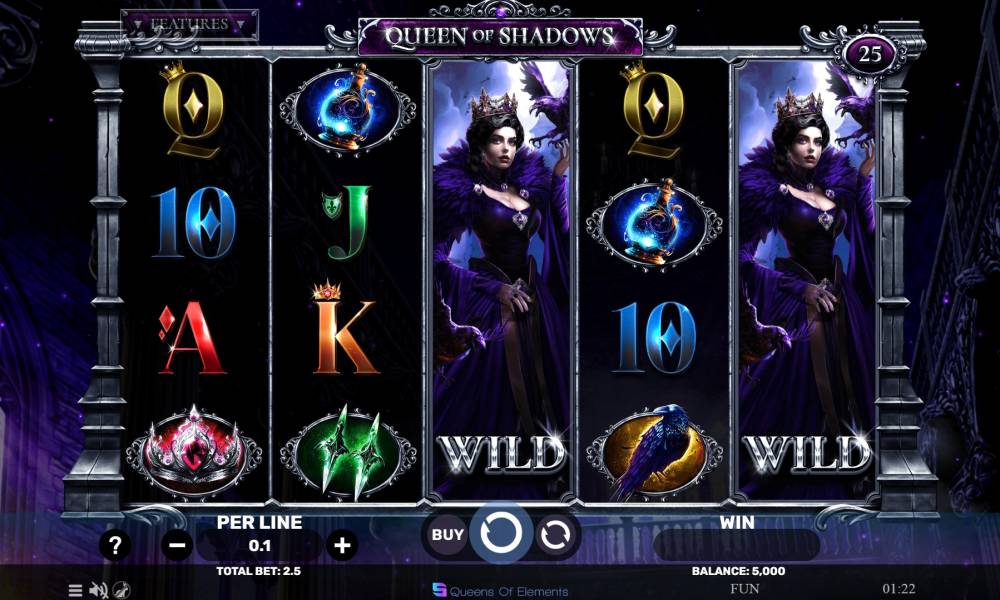Open the hamburger menu
Image resolution: width=1000 pixels, height=600 pixels.
click(x=75, y=590)
